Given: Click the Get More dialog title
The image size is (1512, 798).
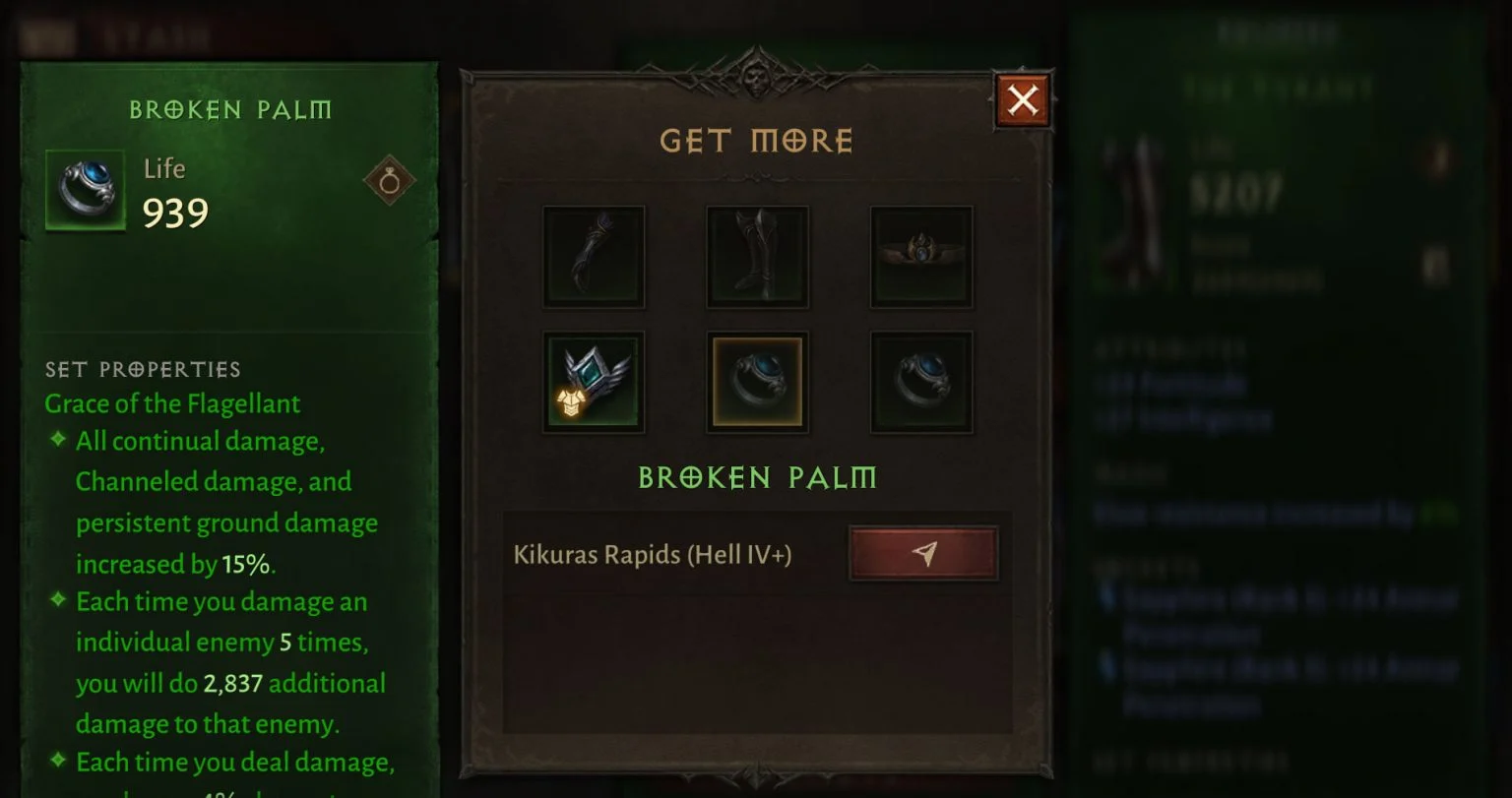Looking at the screenshot, I should [756, 141].
